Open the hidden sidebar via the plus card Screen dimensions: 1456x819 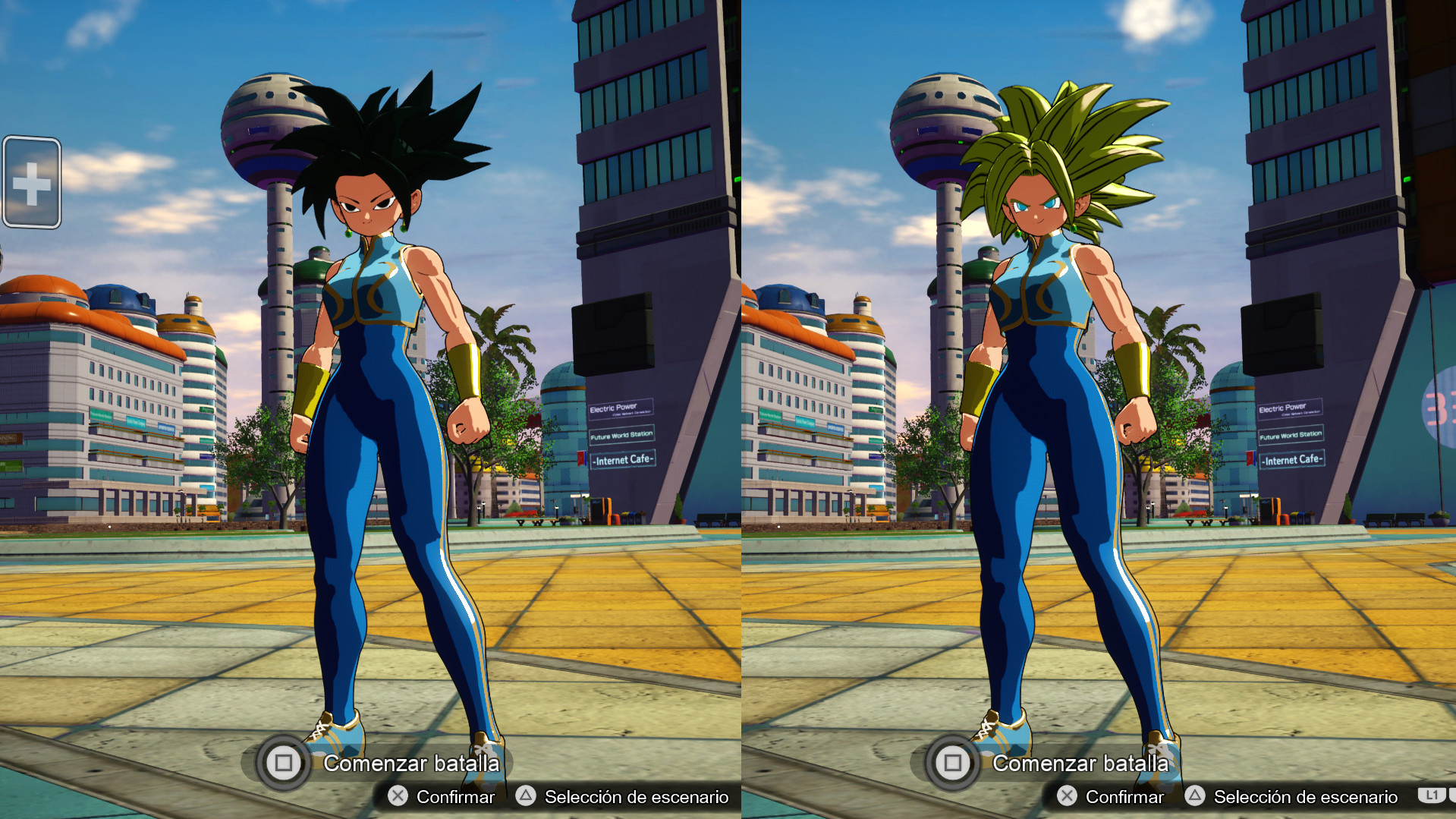click(32, 182)
